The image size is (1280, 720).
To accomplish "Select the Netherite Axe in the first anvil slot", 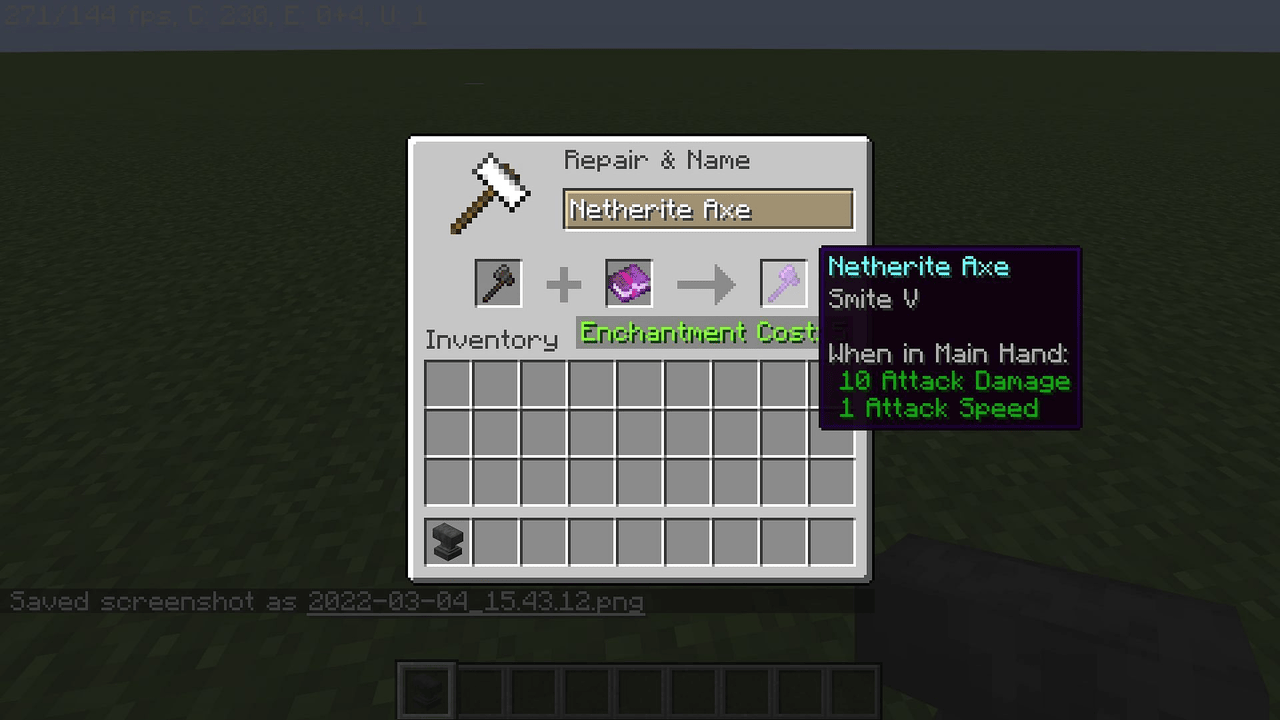I will (x=497, y=283).
